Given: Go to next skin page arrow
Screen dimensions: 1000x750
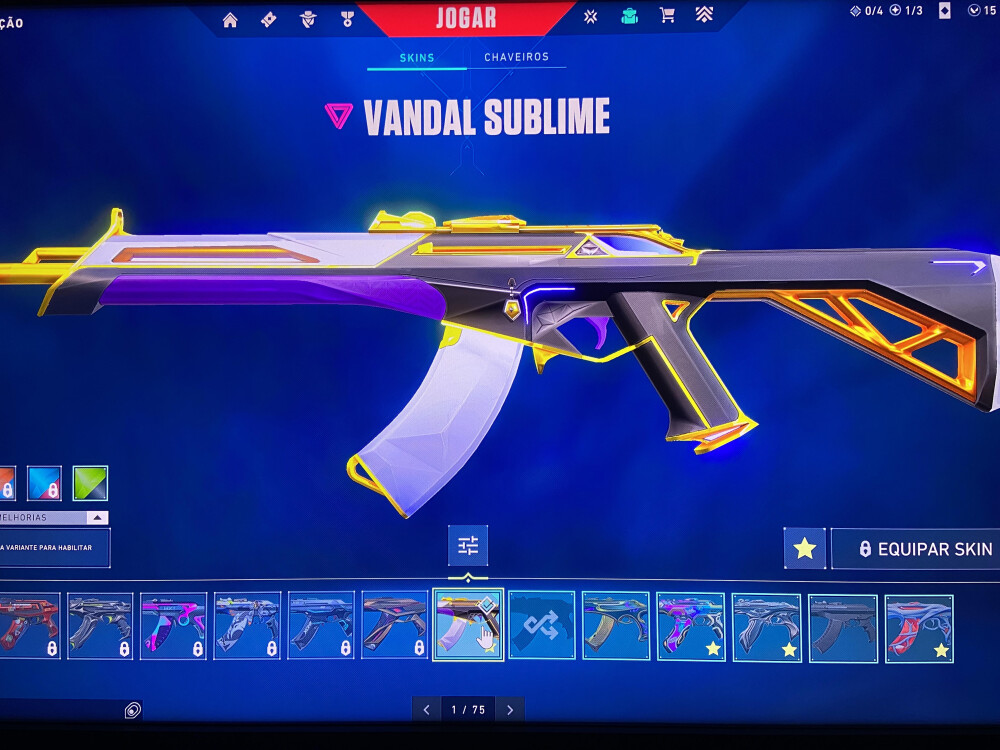Looking at the screenshot, I should tap(510, 710).
